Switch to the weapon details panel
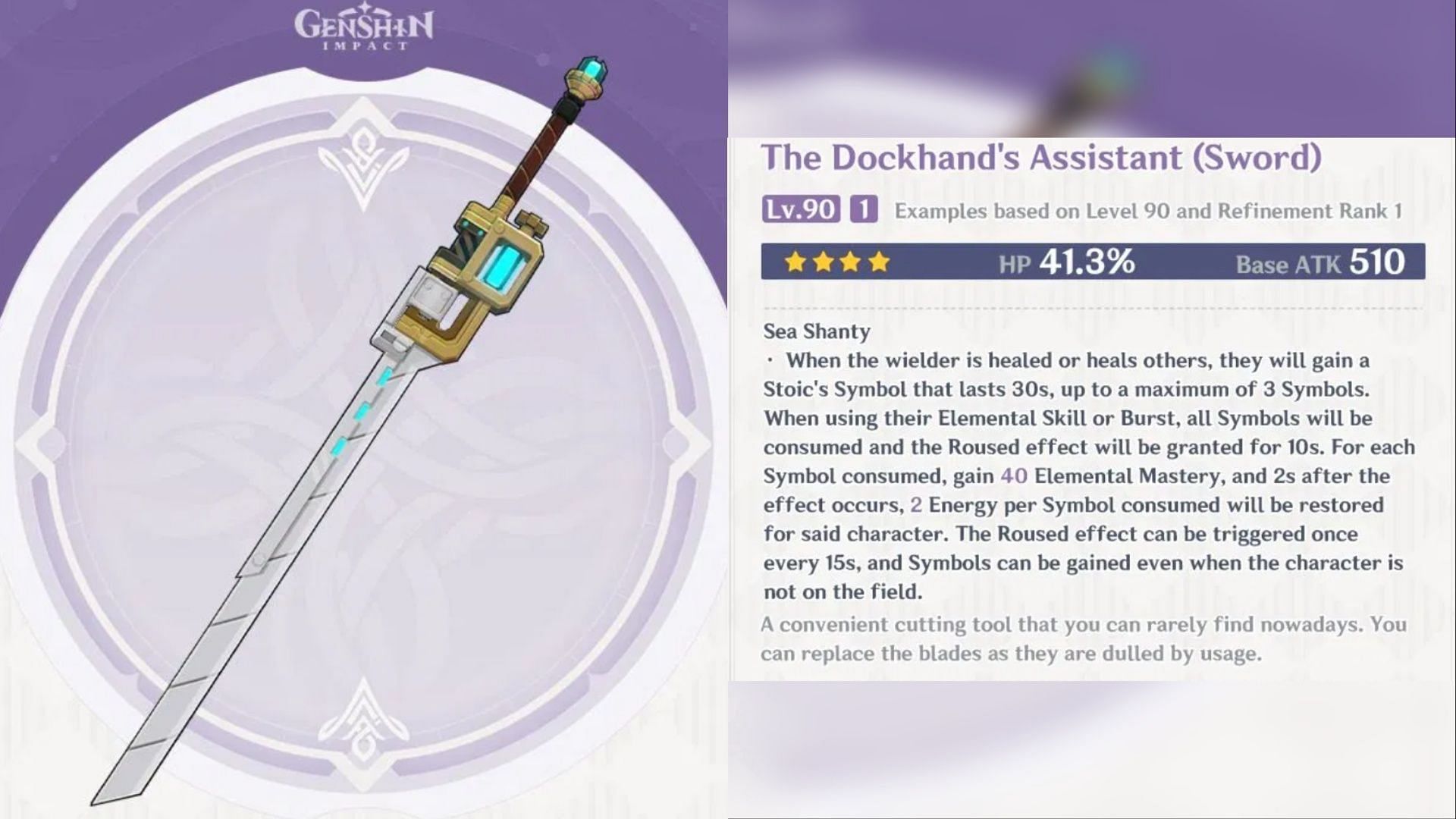1456x819 pixels. coord(1092,409)
